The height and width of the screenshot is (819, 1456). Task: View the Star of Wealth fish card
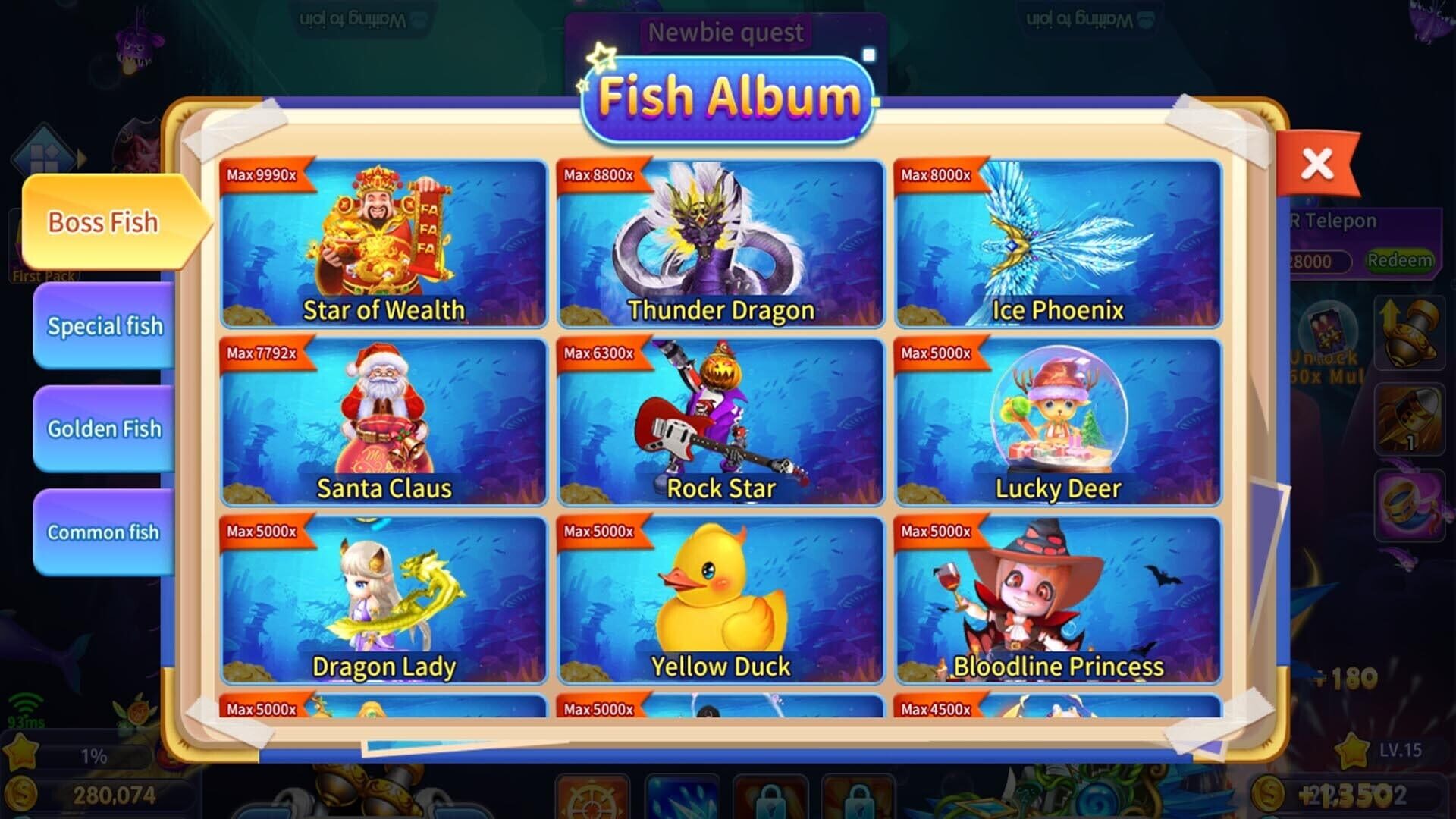(384, 243)
